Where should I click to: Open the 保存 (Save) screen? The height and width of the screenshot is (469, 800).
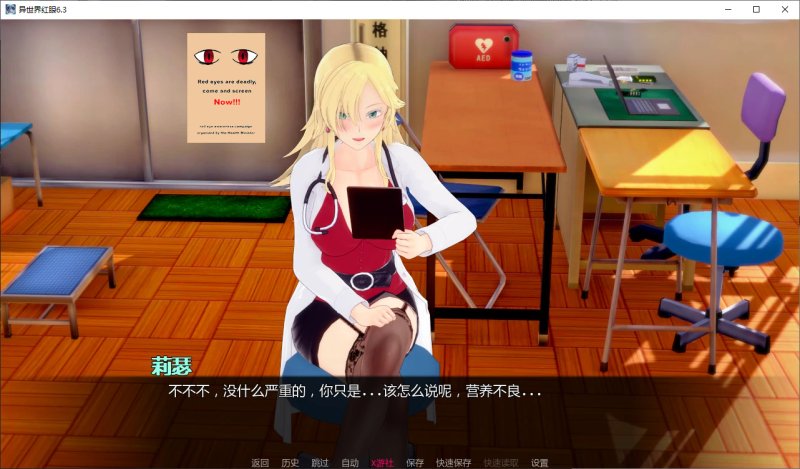(415, 463)
